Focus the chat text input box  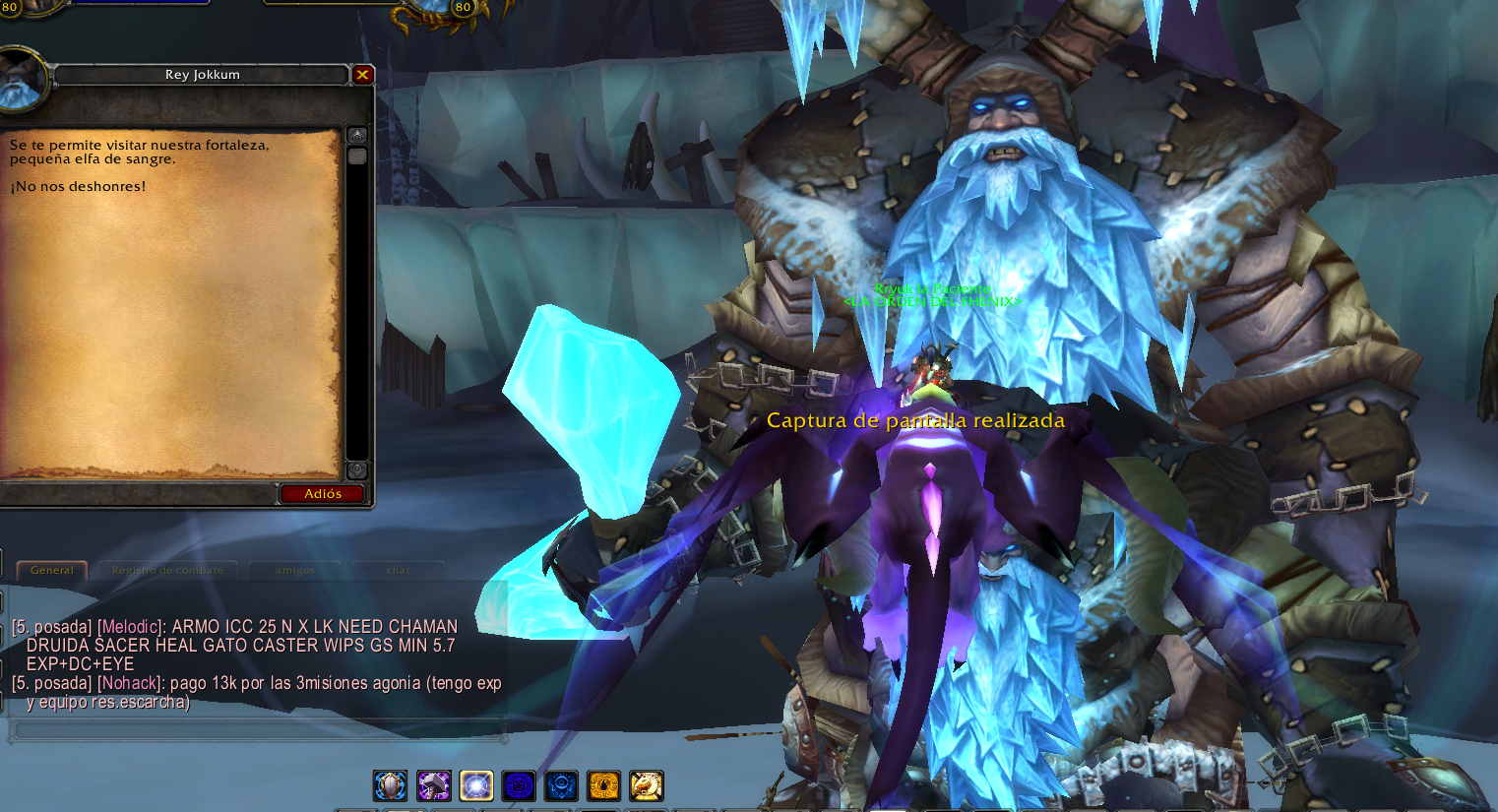(256, 730)
